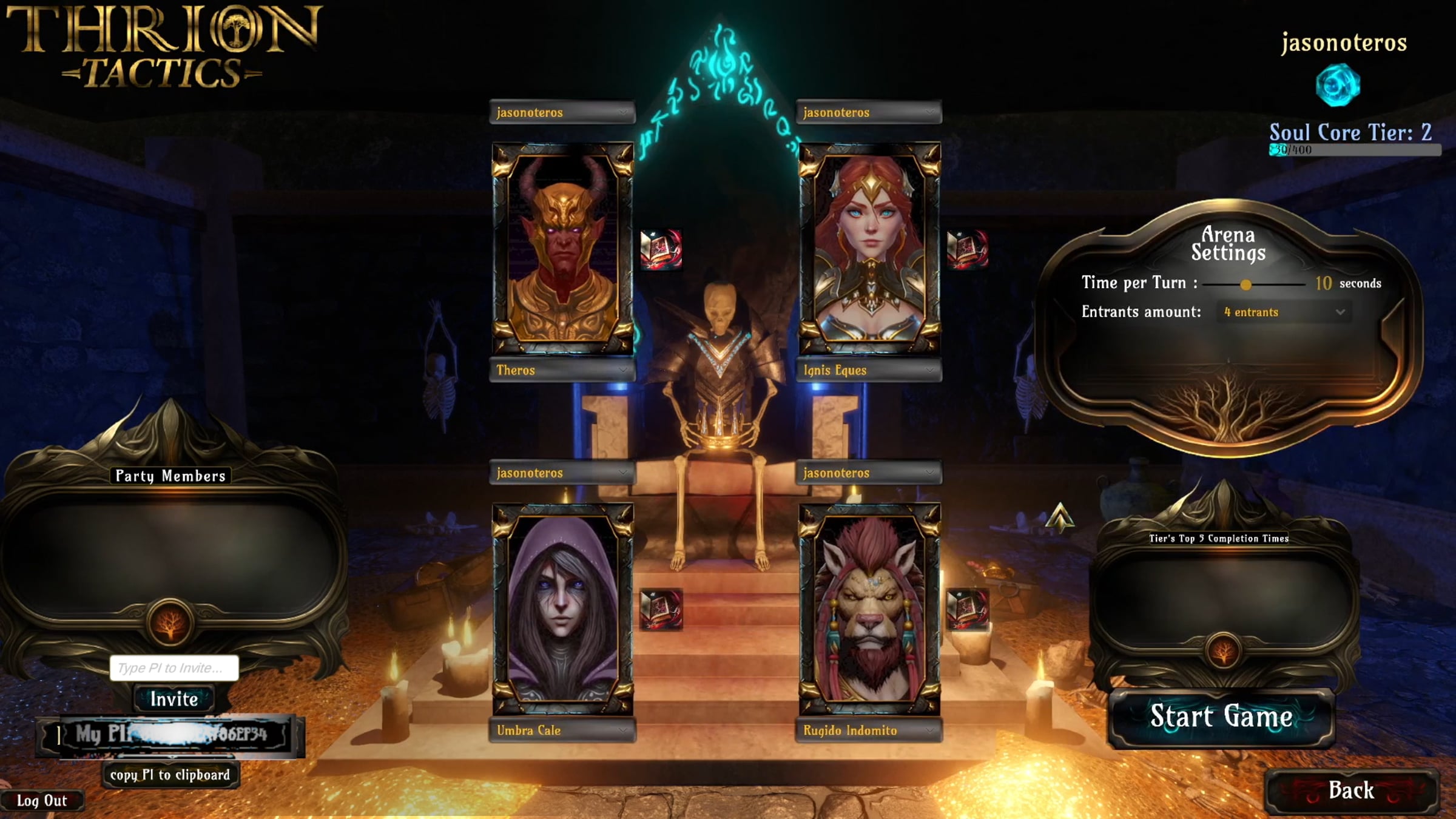The height and width of the screenshot is (819, 1456).
Task: Open the Entrants amount dropdown
Action: 1284,312
